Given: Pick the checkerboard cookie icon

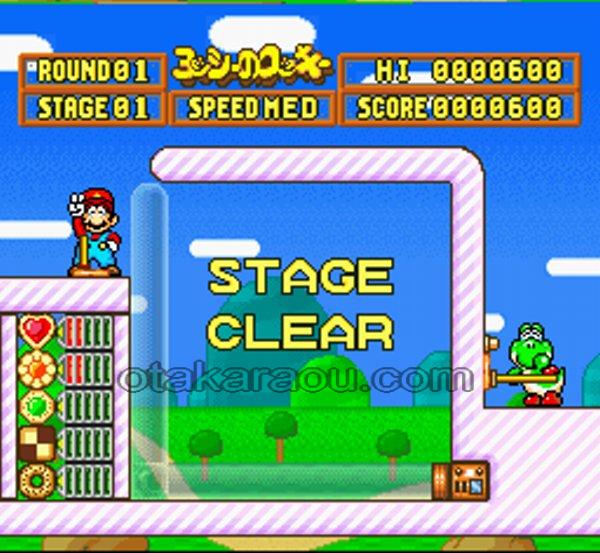Looking at the screenshot, I should coord(36,443).
